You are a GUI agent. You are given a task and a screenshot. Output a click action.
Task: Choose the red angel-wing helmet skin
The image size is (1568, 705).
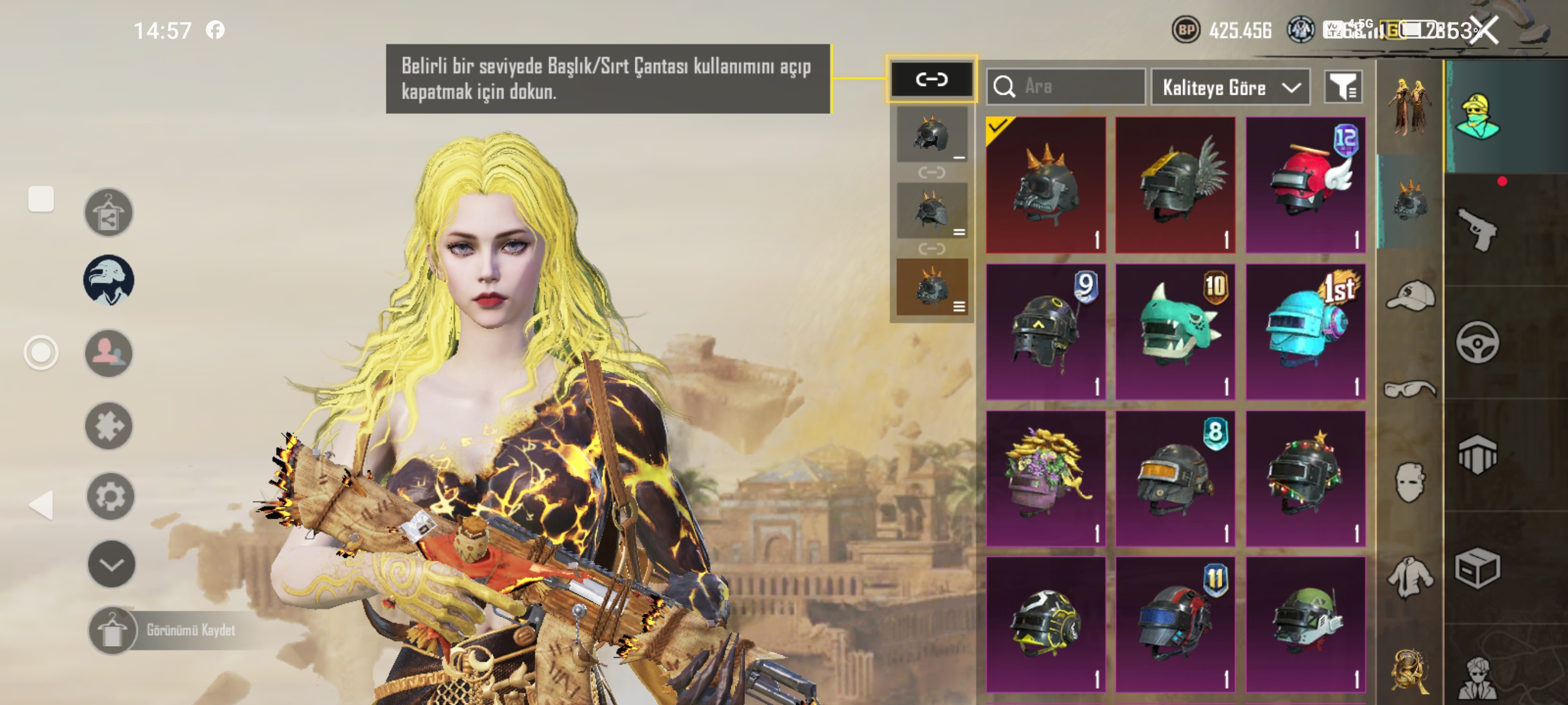click(1305, 185)
